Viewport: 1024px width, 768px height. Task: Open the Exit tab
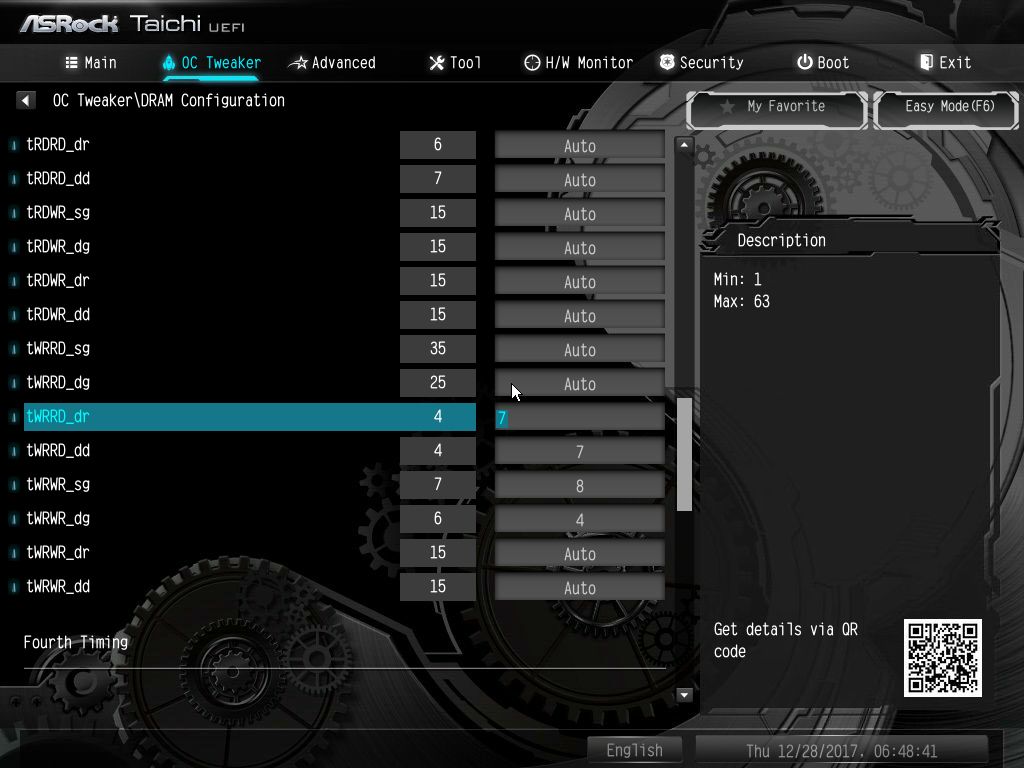pos(945,63)
